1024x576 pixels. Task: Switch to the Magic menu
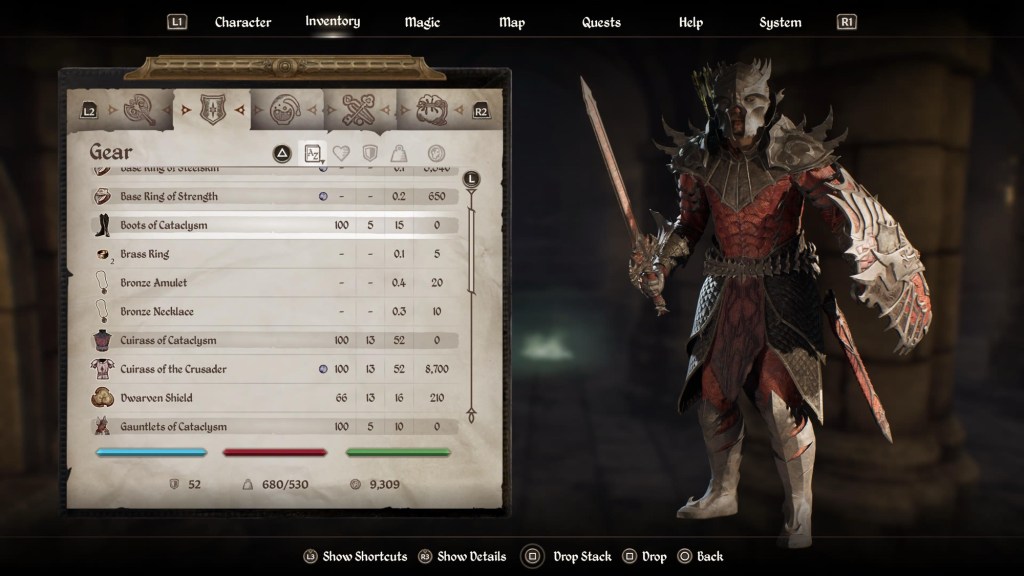pyautogui.click(x=422, y=22)
